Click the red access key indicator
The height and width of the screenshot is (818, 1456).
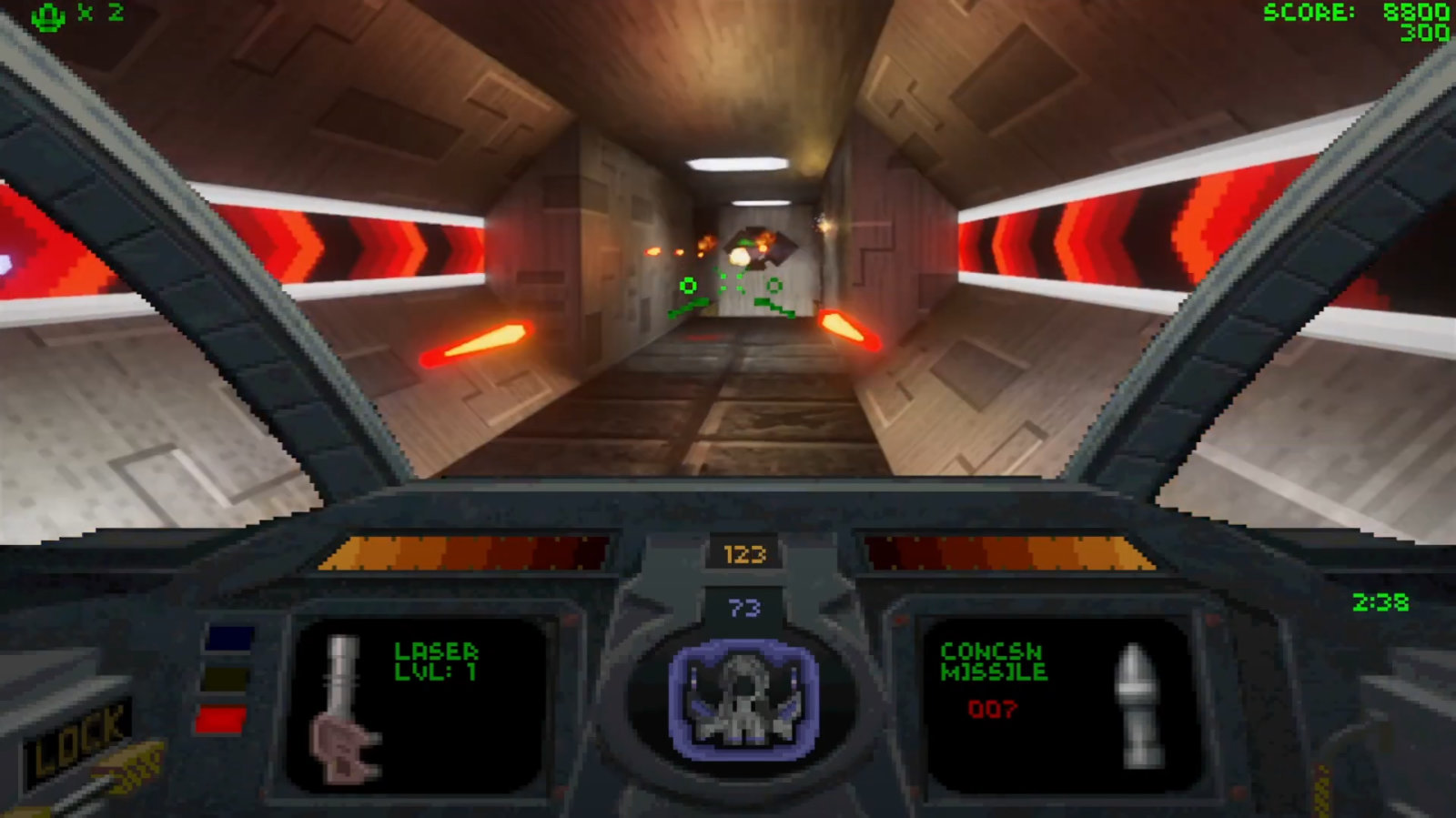tap(221, 720)
